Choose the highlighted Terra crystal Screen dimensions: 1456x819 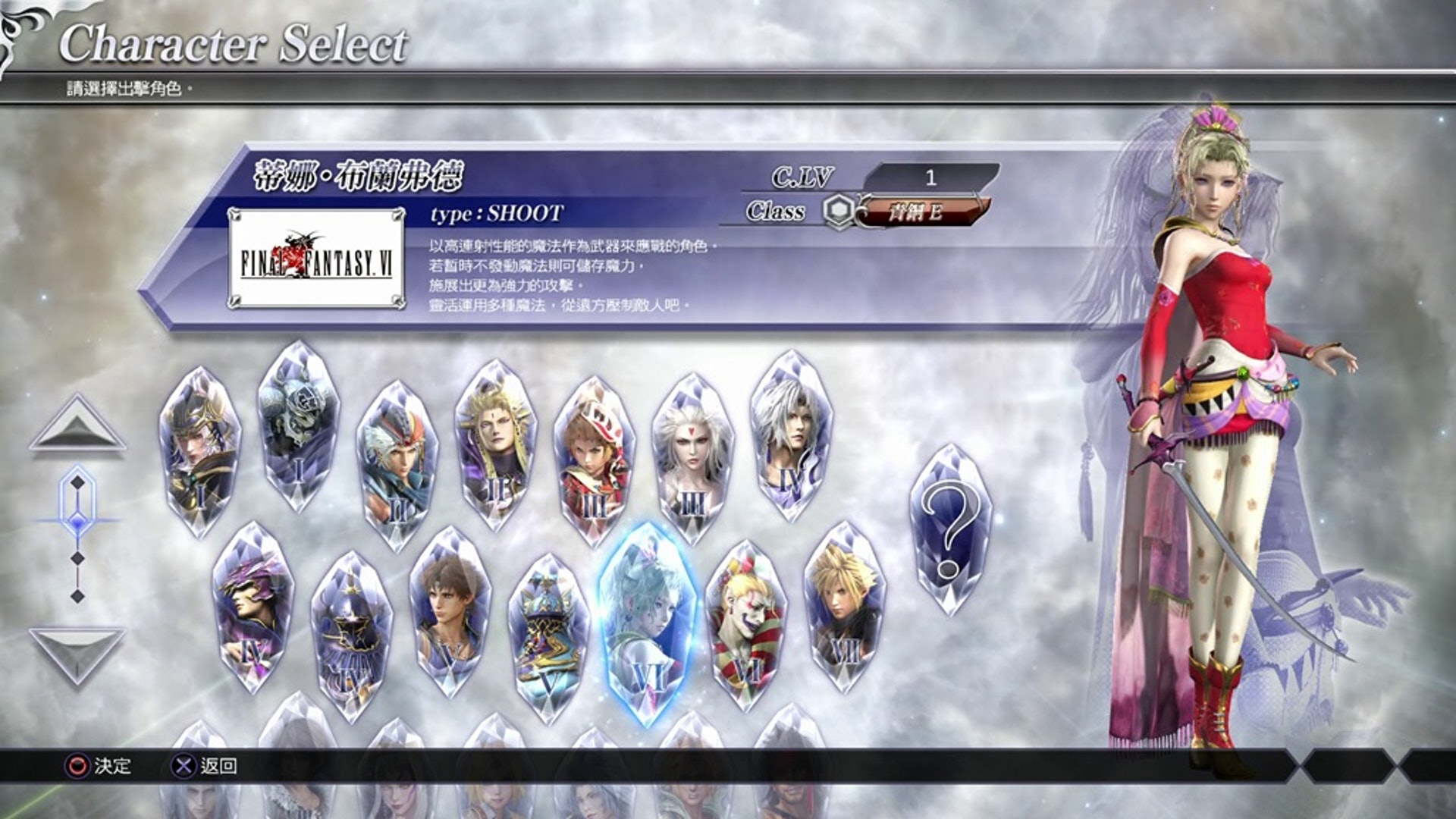click(647, 623)
